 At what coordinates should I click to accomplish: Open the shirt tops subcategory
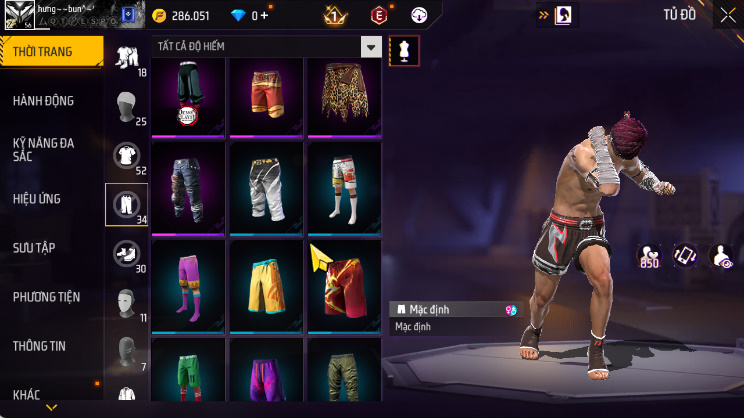[x=125, y=154]
